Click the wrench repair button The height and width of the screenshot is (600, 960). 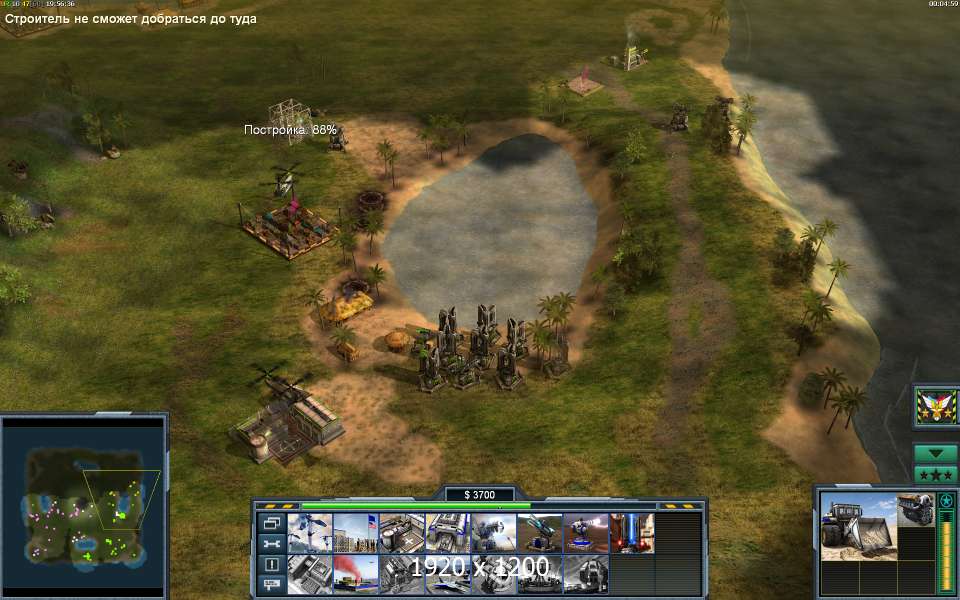pos(271,543)
